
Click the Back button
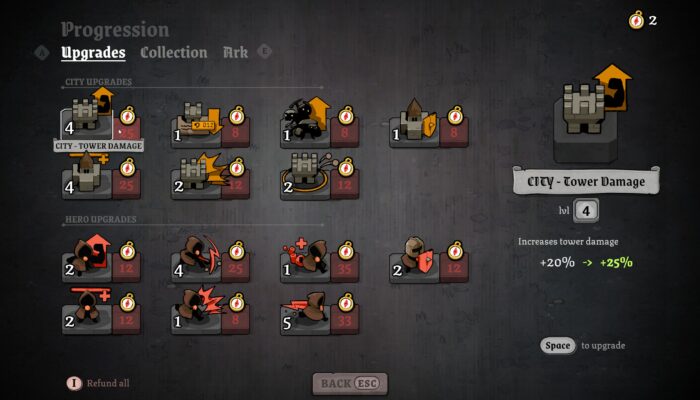[x=349, y=383]
